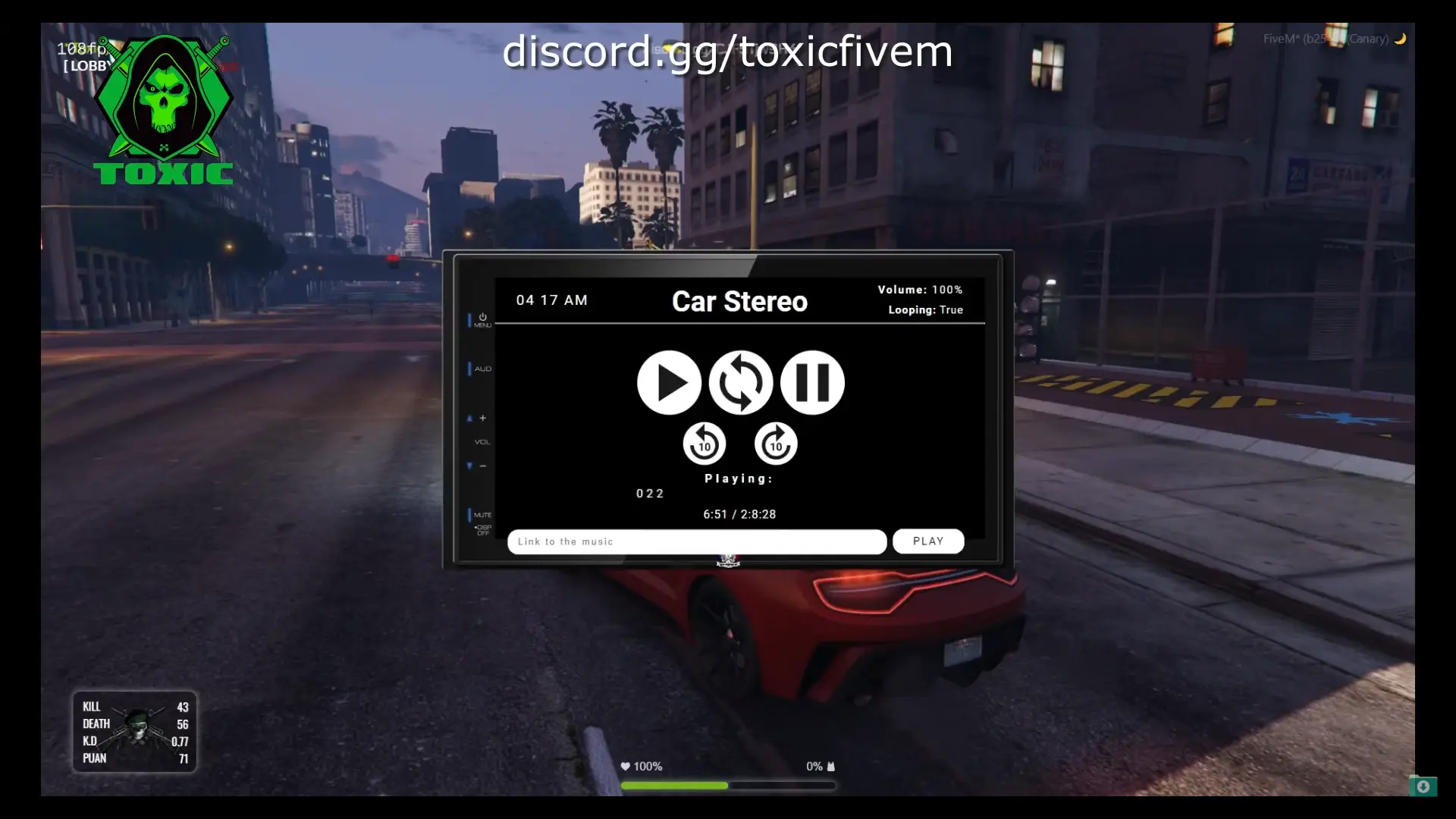Select the AUD button on the stereo

[x=482, y=369]
